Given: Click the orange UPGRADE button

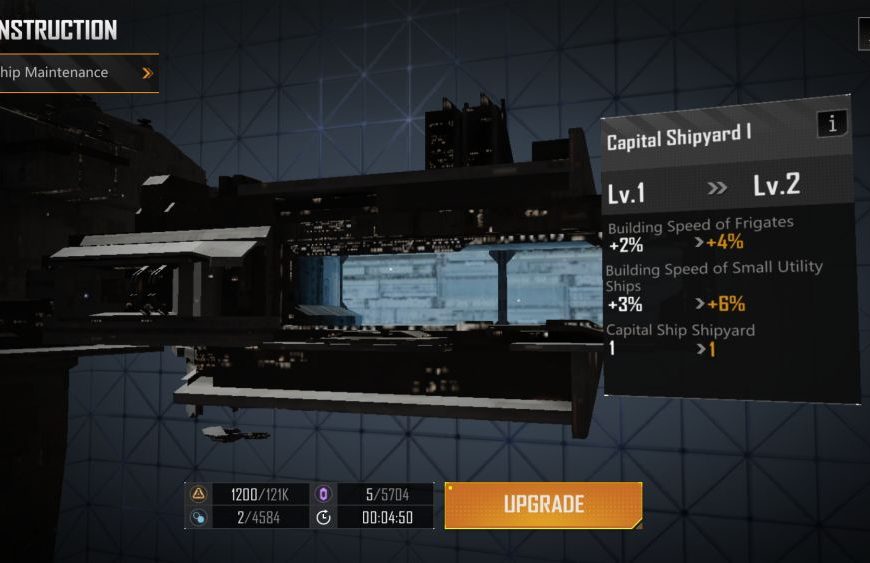Looking at the screenshot, I should tap(543, 505).
